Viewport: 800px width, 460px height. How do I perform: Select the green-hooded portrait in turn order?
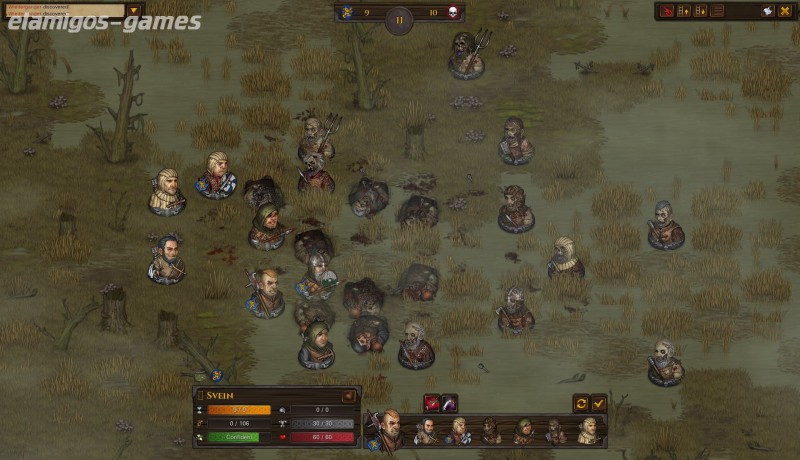click(523, 431)
